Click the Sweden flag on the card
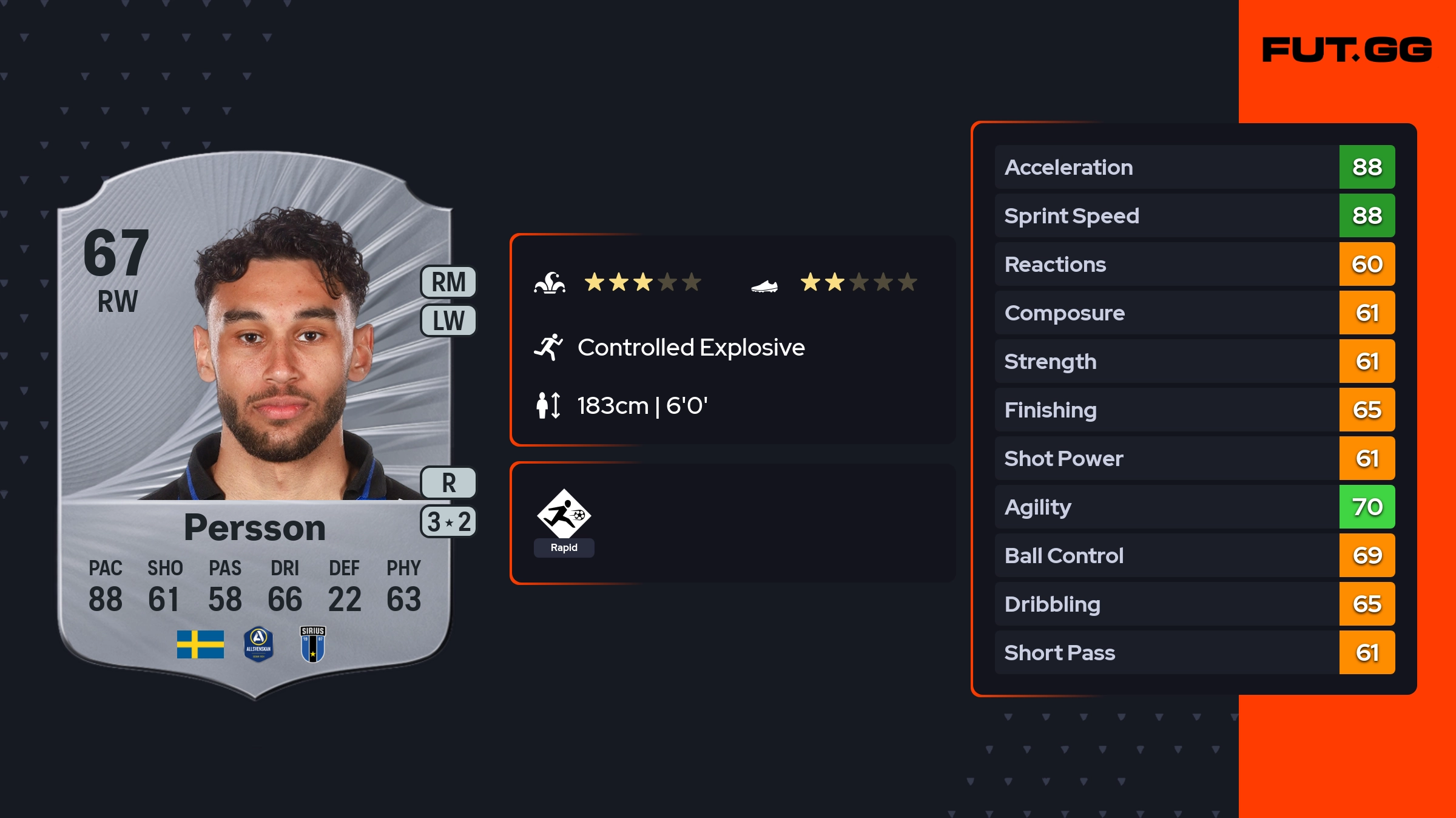This screenshot has height=818, width=1456. tap(200, 644)
